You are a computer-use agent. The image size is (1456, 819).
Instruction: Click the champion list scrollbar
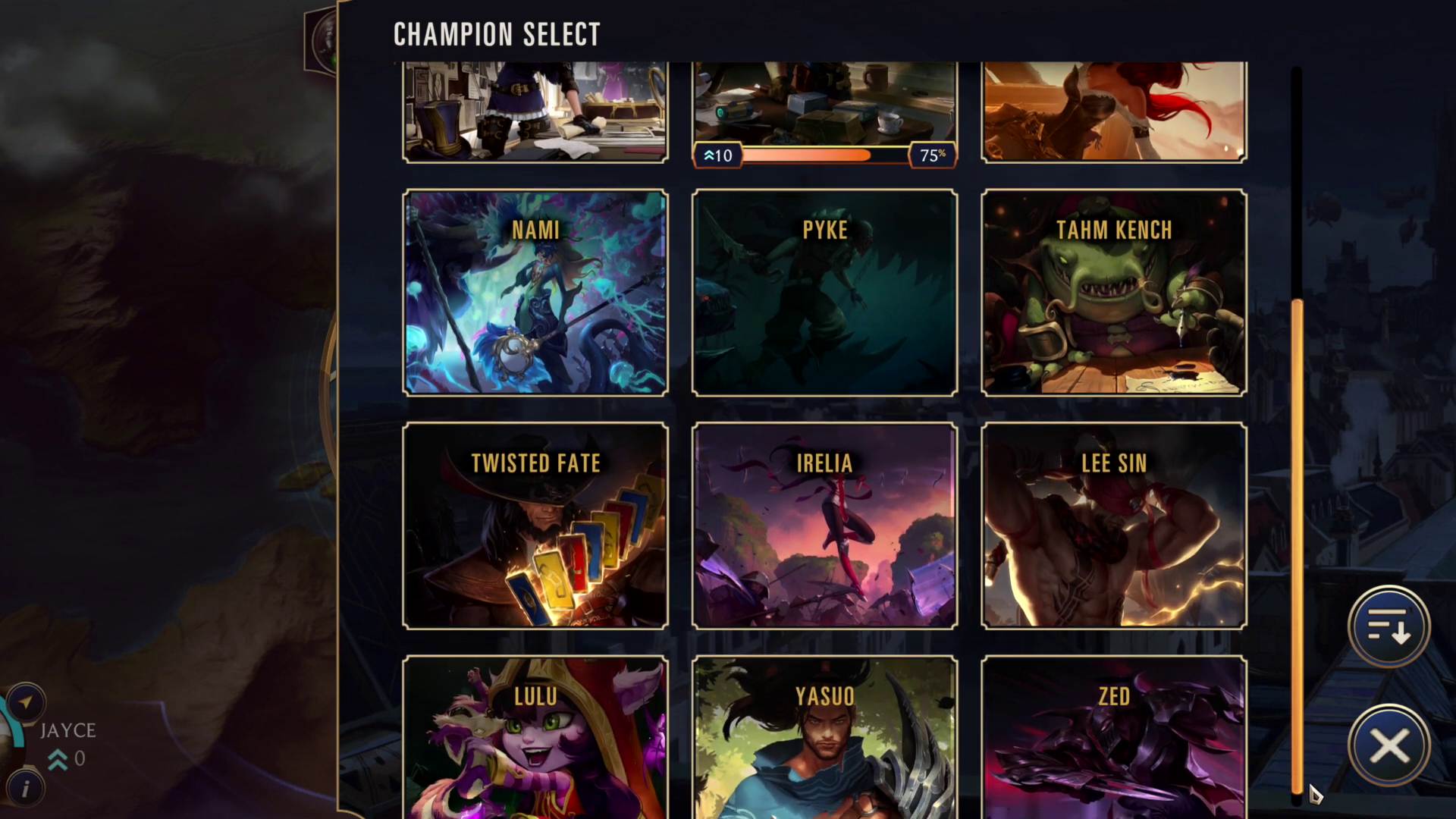click(1297, 544)
